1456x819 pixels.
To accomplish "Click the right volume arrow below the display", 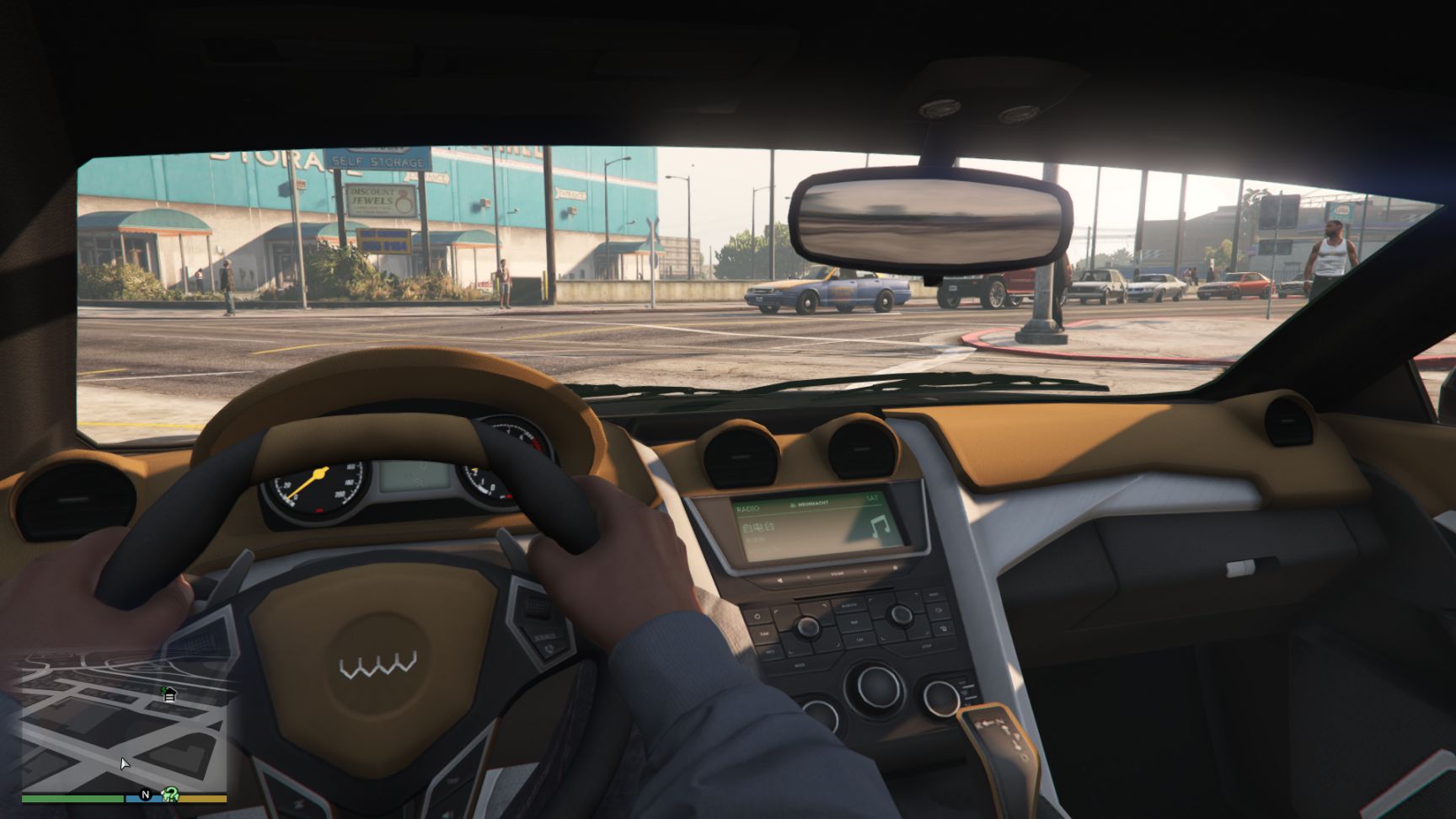I will tap(865, 571).
